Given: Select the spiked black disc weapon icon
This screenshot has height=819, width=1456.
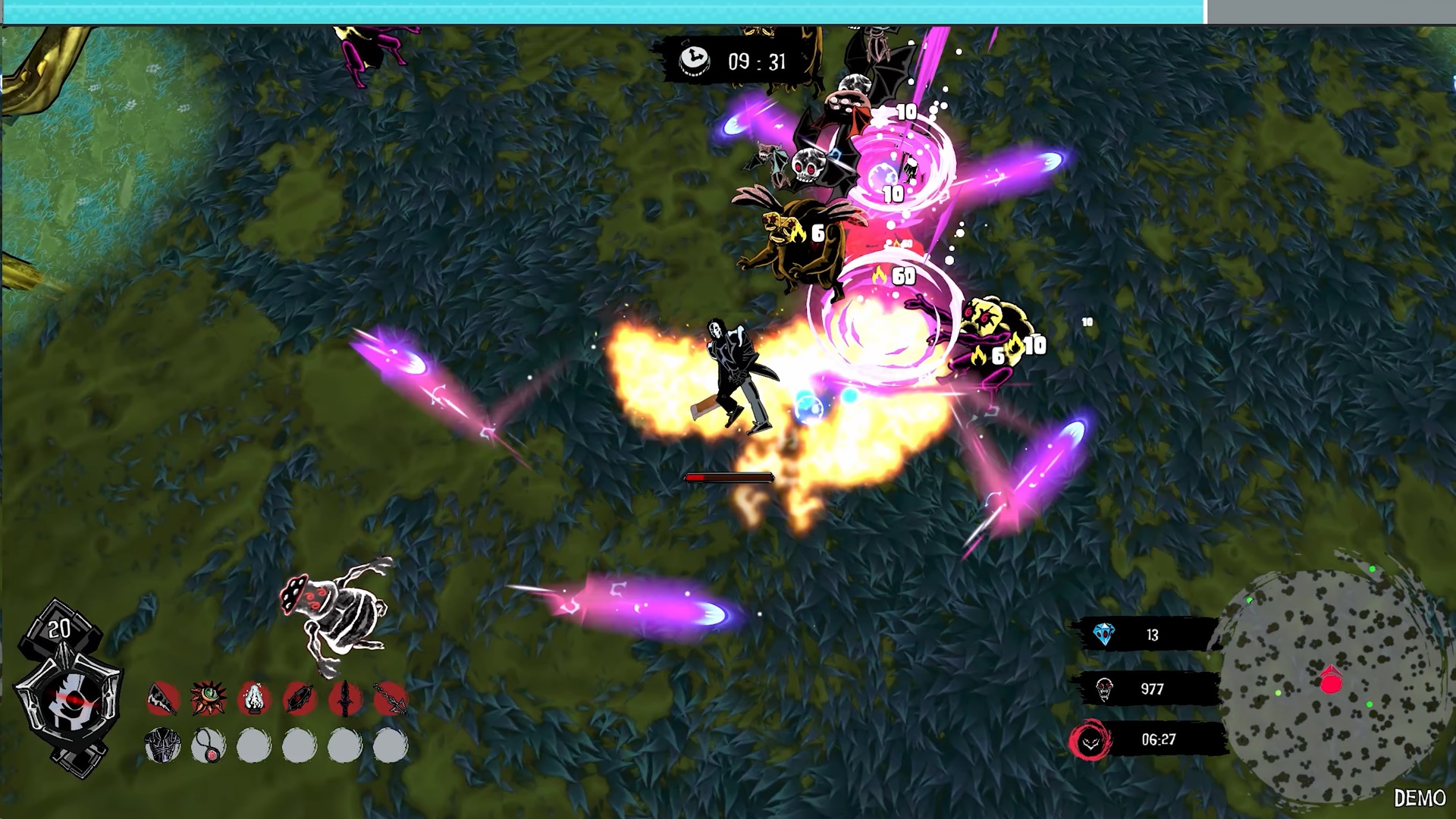Looking at the screenshot, I should [x=300, y=699].
